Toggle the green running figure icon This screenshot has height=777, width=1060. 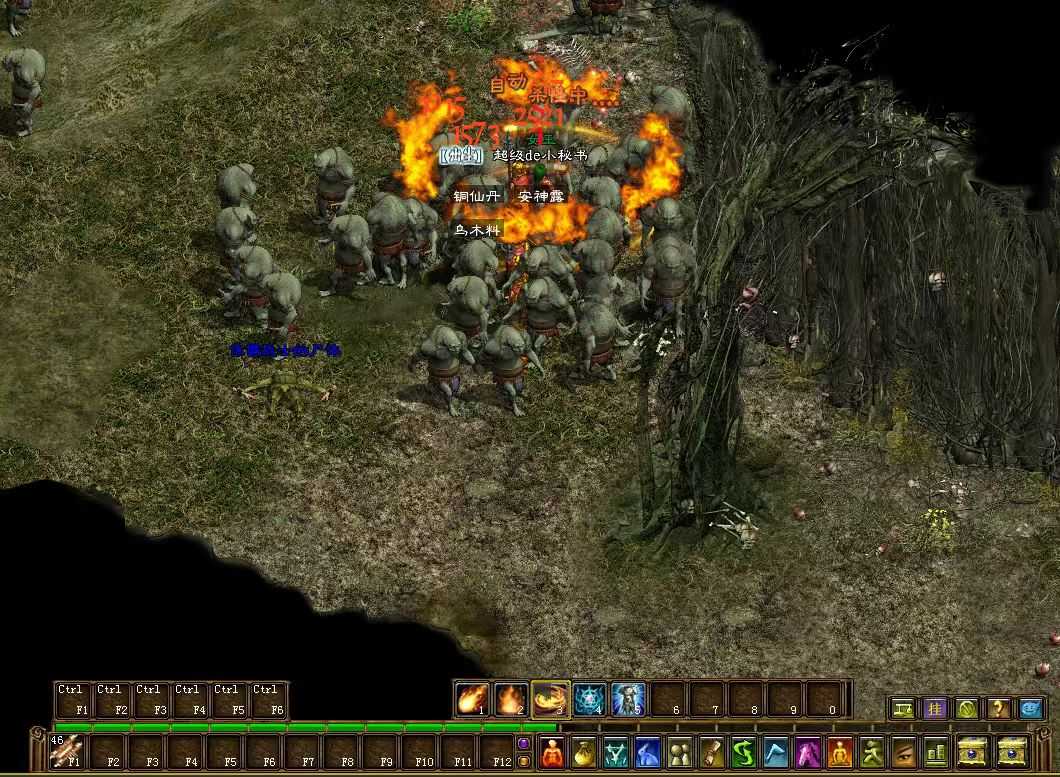tap(872, 751)
